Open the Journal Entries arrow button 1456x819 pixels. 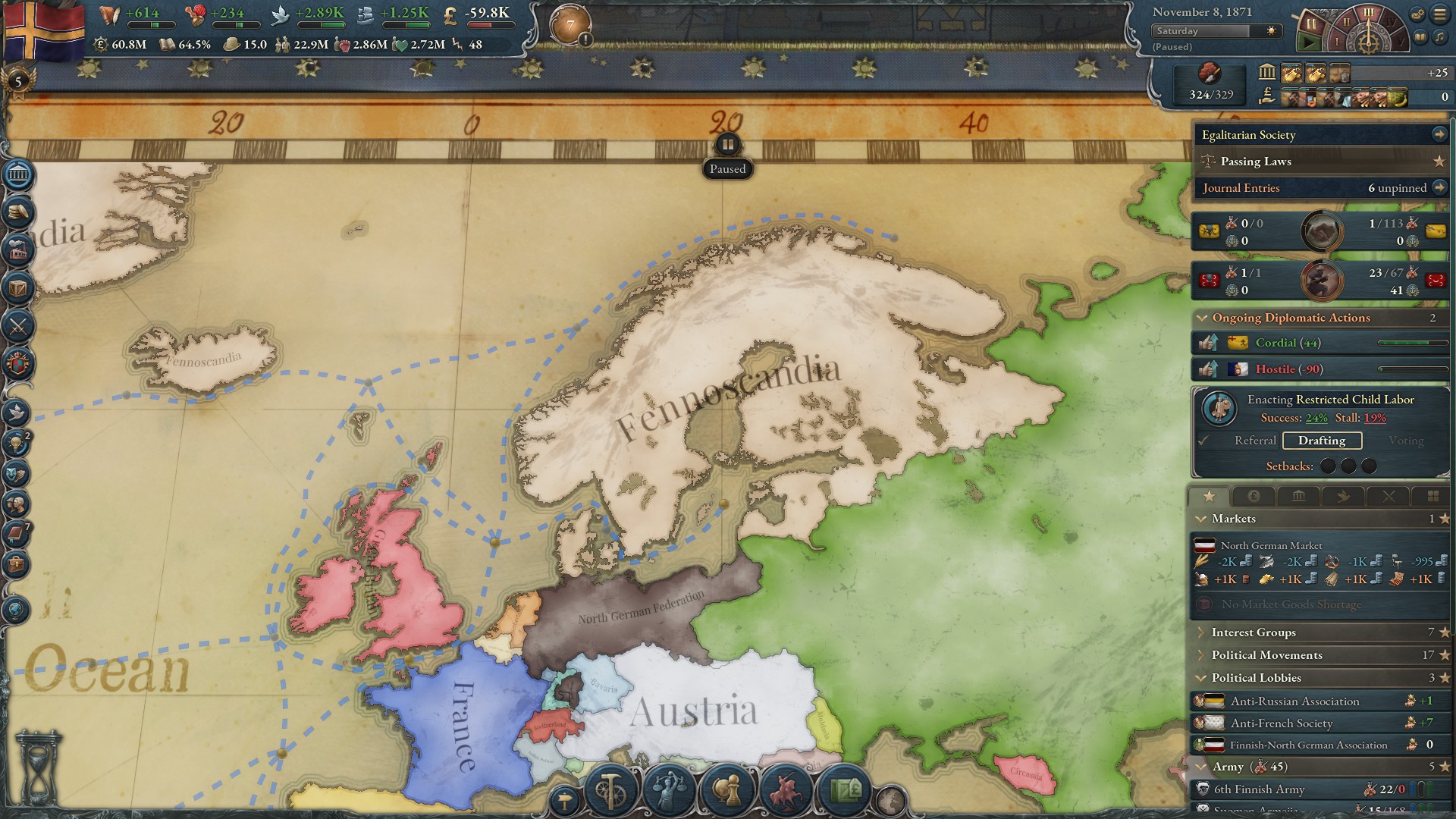coord(1440,187)
